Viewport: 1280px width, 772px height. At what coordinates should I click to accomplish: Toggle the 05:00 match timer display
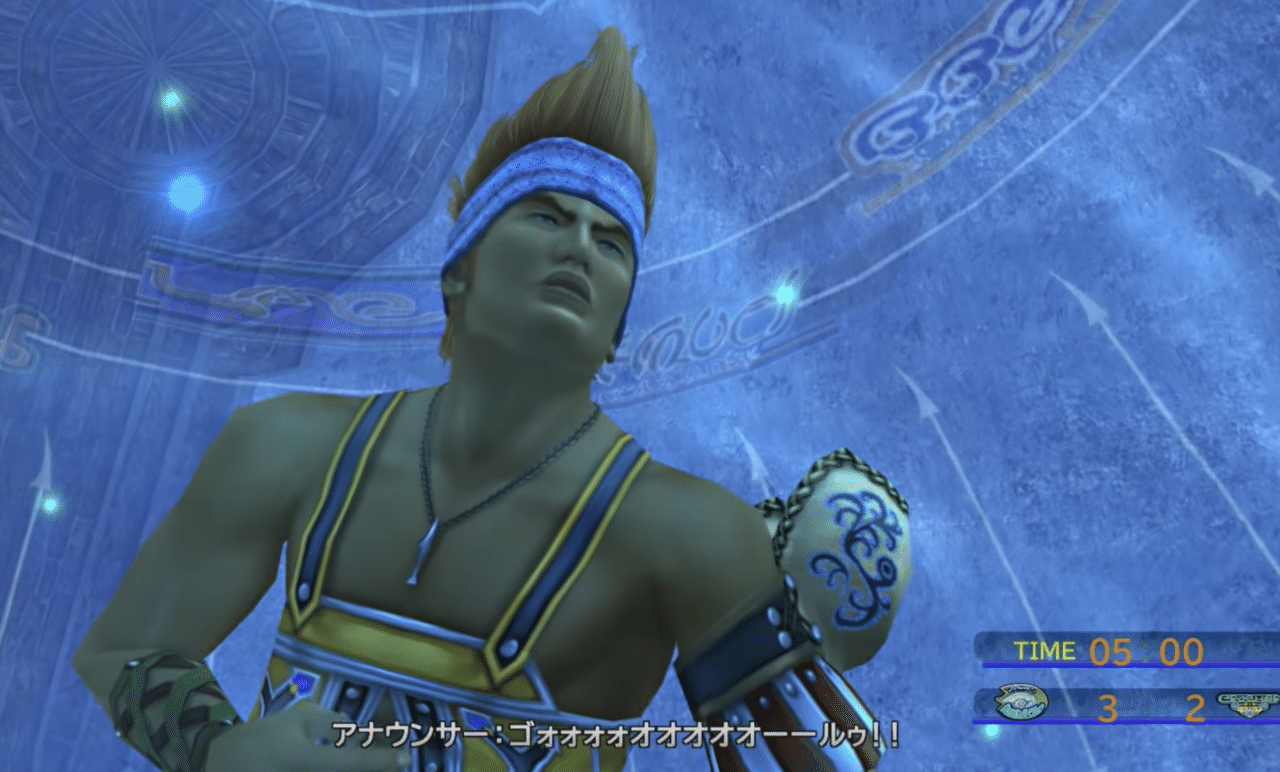(1145, 649)
